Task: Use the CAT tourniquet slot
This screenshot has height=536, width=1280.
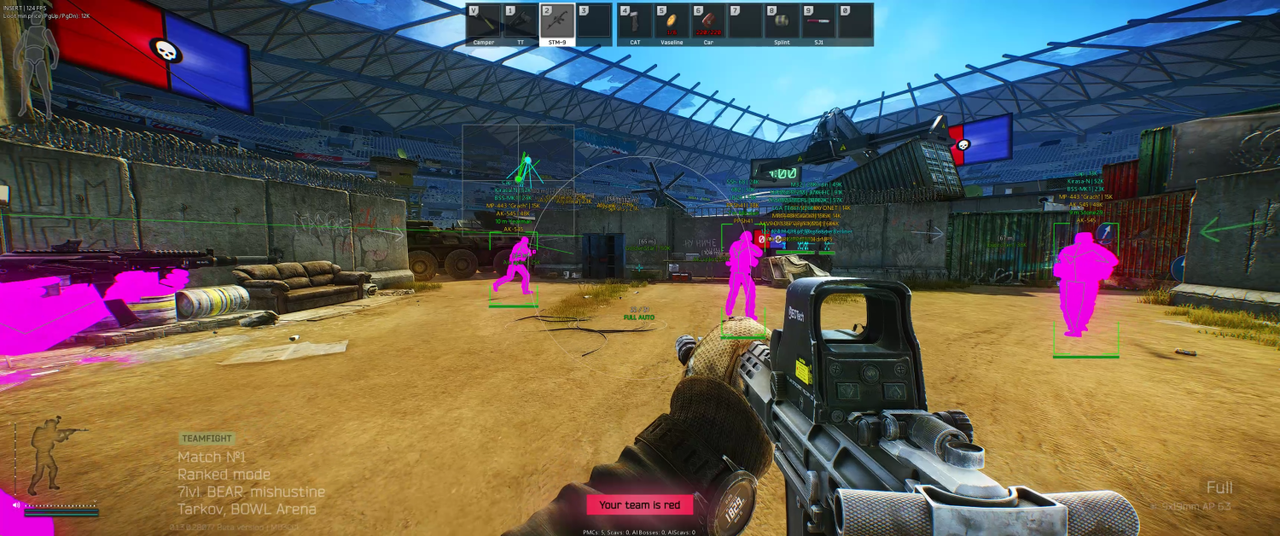Action: coord(634,23)
